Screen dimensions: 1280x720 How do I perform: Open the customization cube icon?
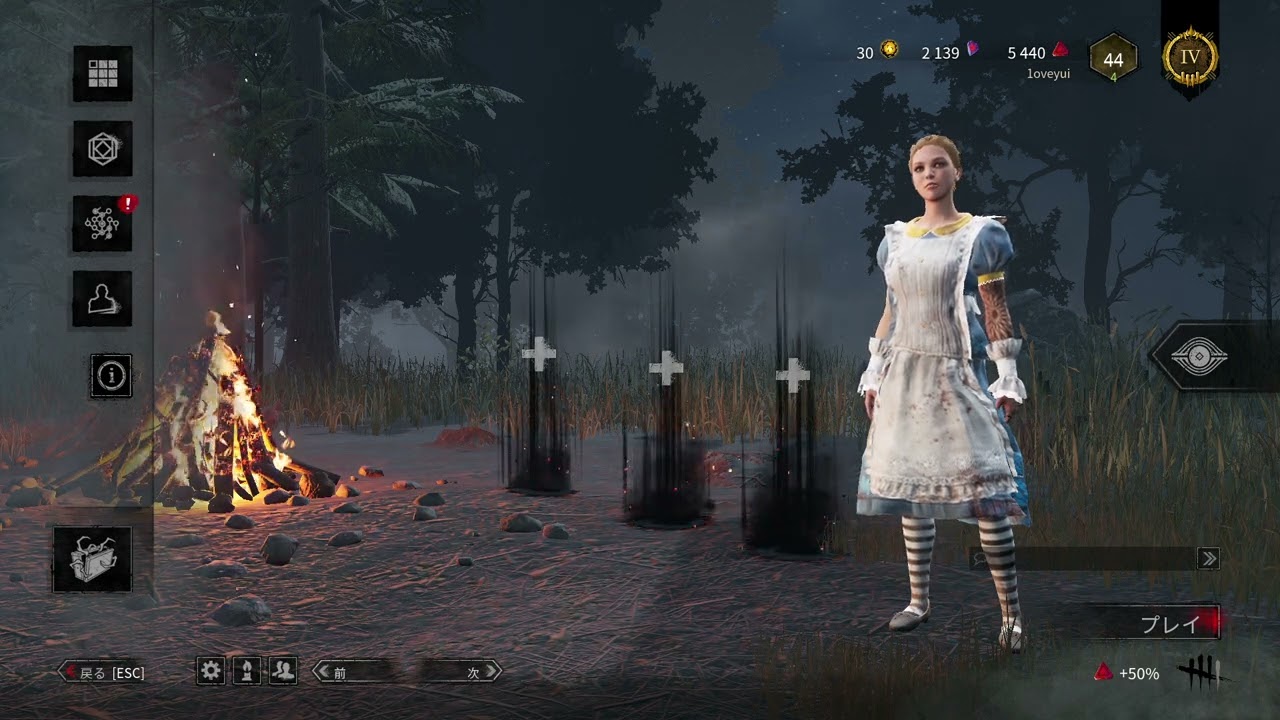[102, 149]
